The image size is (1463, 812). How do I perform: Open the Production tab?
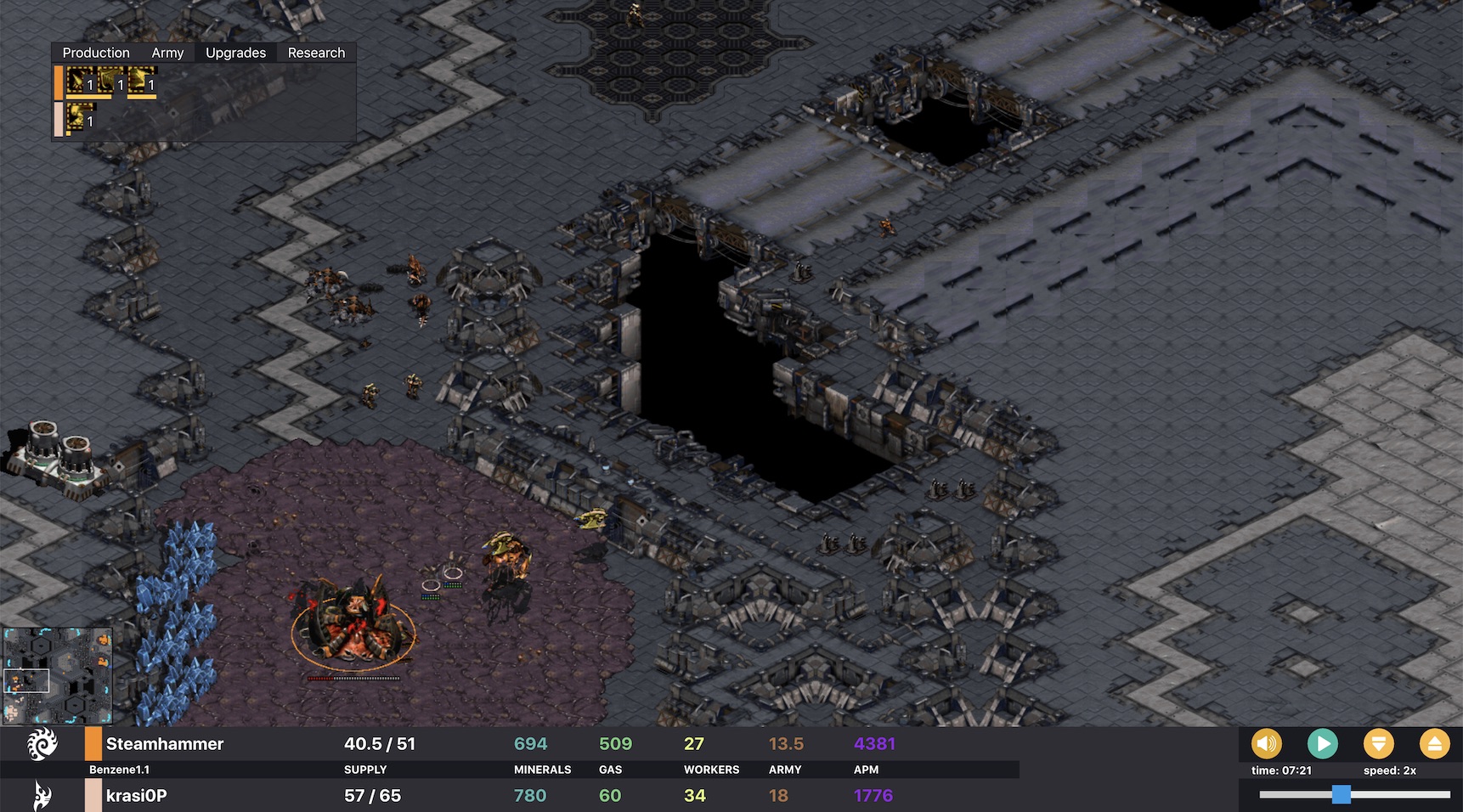tap(95, 53)
